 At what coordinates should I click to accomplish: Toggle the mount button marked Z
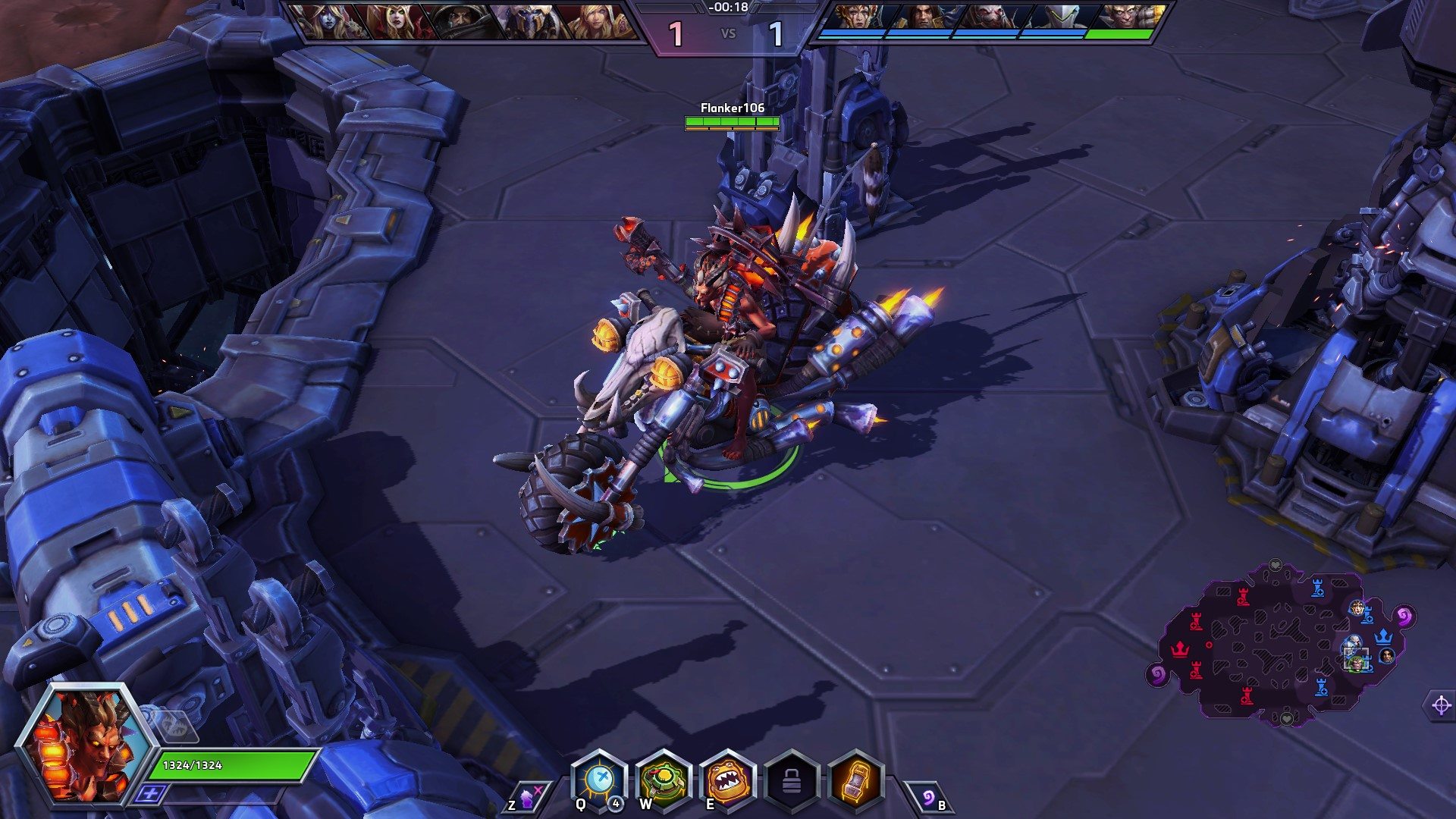[x=526, y=798]
